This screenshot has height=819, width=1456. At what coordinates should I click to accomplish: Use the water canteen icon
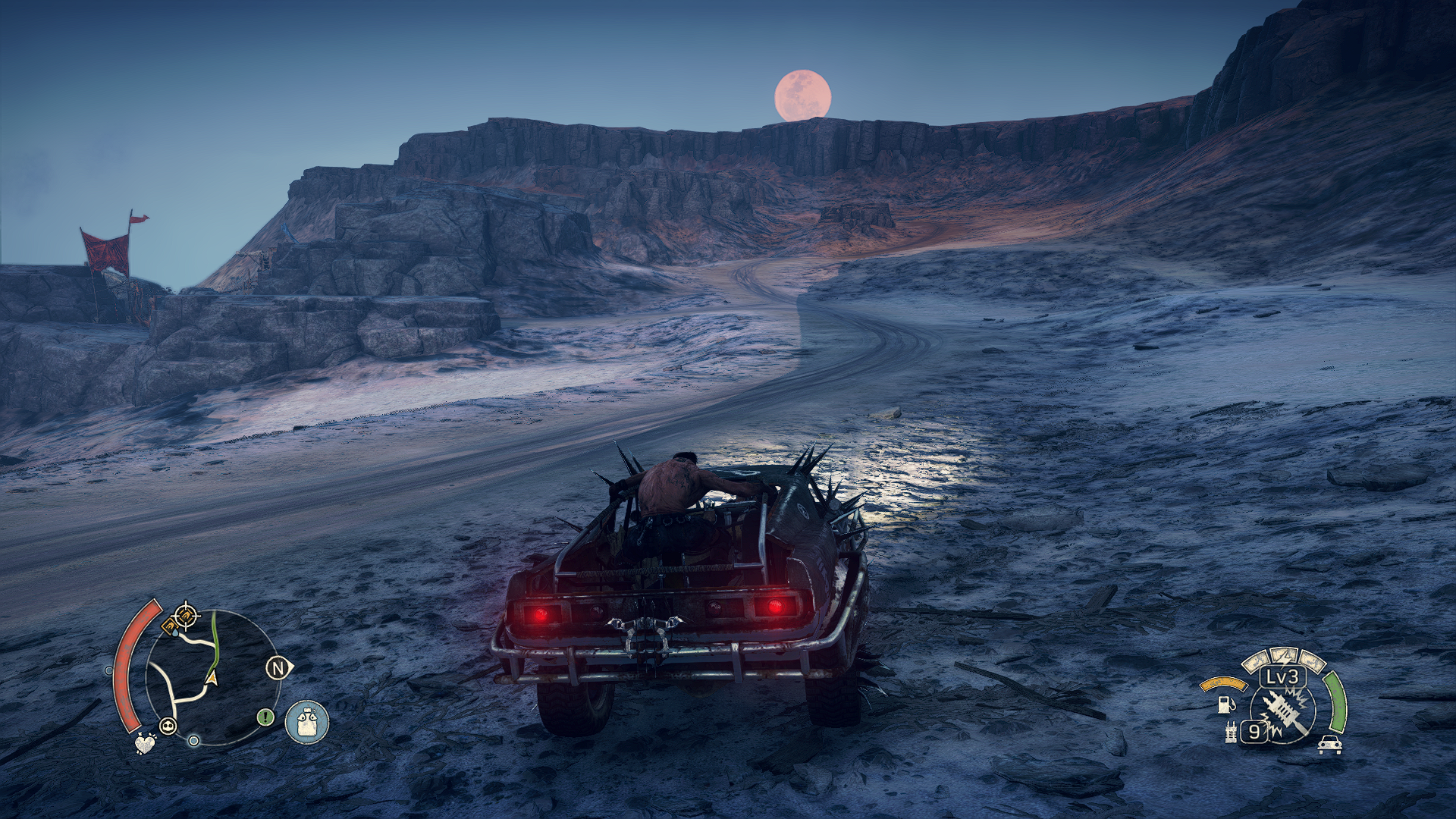point(307,722)
